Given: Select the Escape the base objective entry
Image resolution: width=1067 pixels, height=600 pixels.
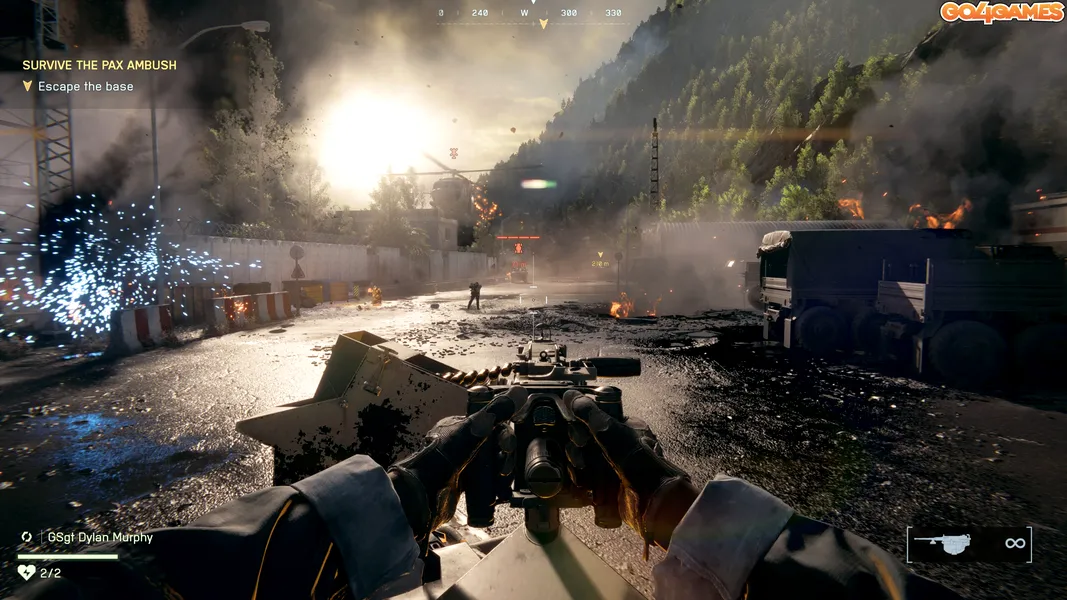Looking at the screenshot, I should [x=85, y=87].
